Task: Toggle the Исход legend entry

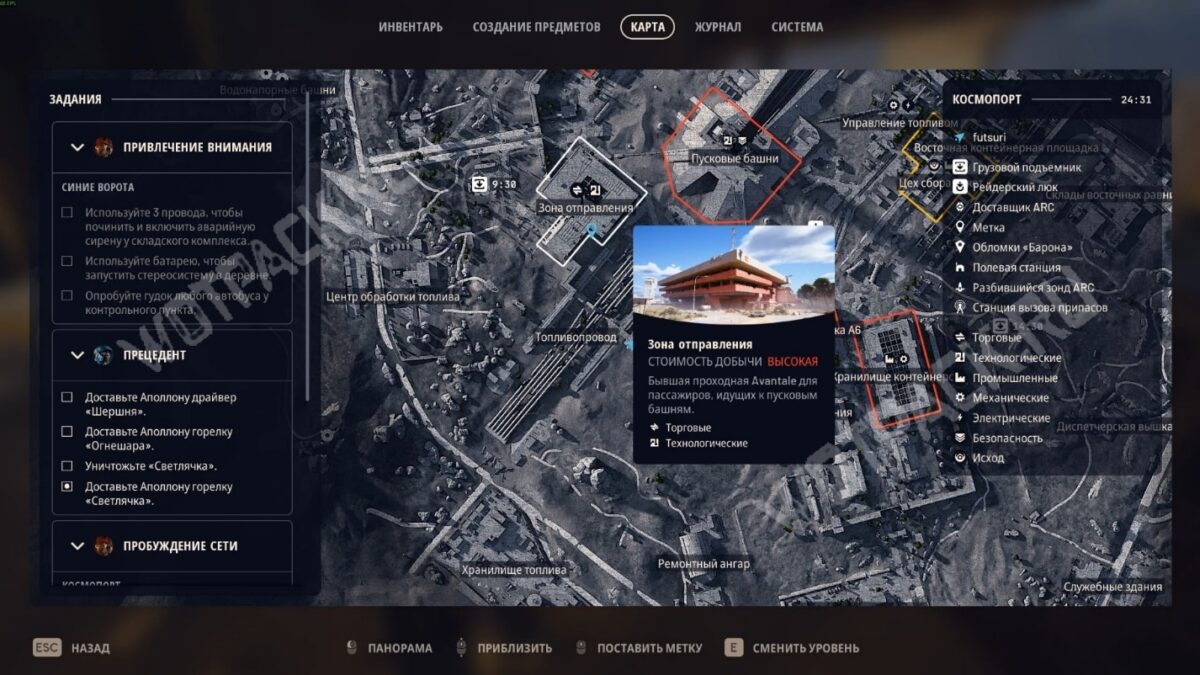Action: coord(988,458)
